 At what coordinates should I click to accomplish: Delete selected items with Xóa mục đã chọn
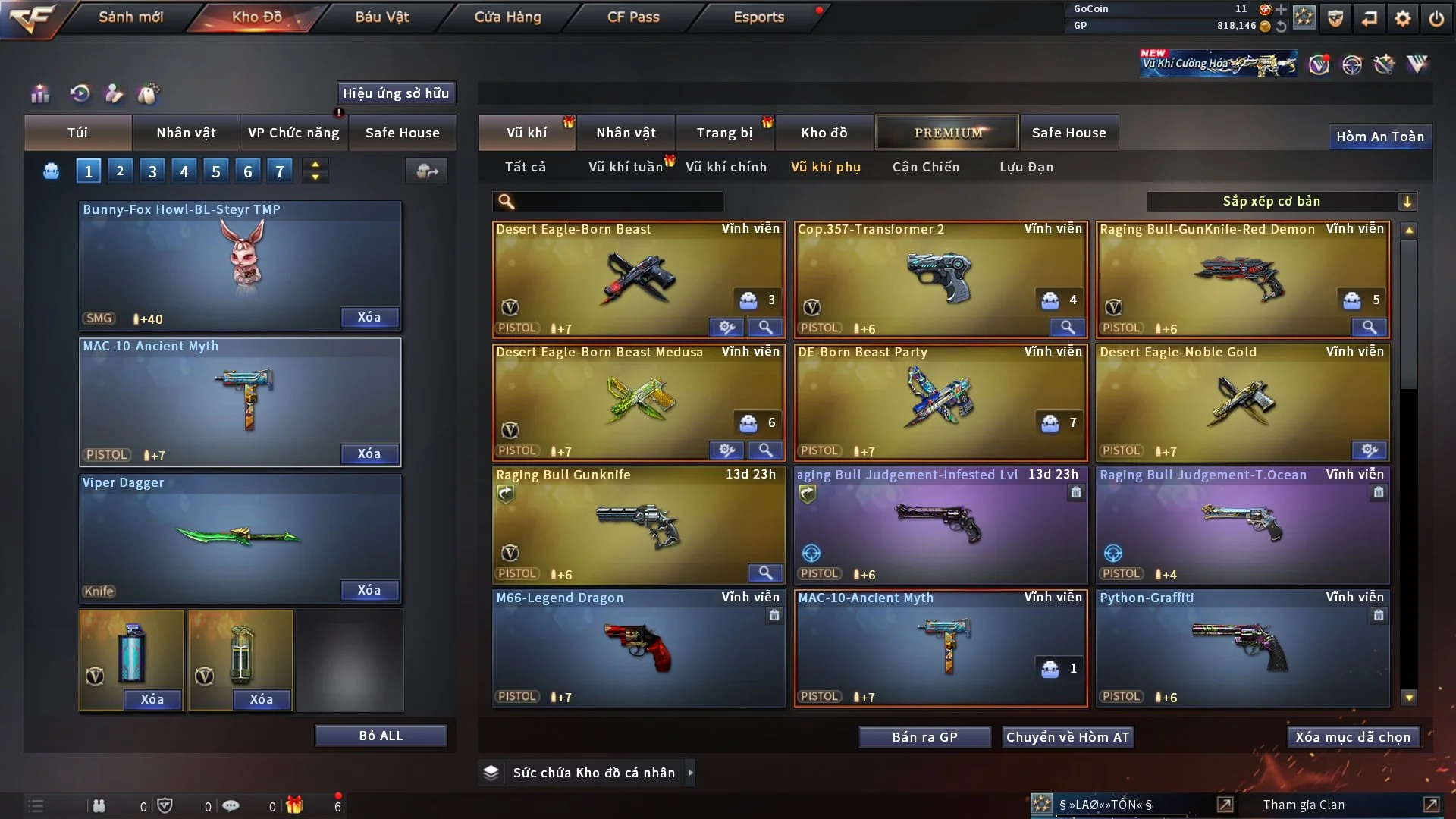pyautogui.click(x=1352, y=737)
